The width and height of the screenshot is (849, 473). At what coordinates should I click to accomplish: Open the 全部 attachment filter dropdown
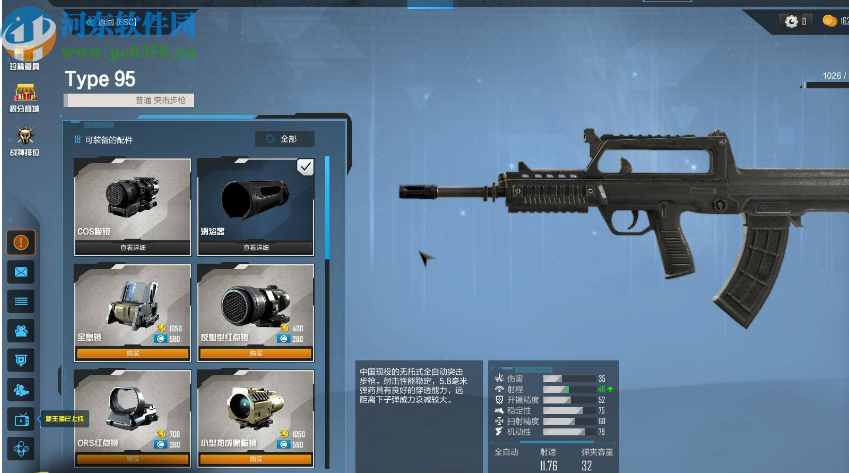tap(284, 139)
